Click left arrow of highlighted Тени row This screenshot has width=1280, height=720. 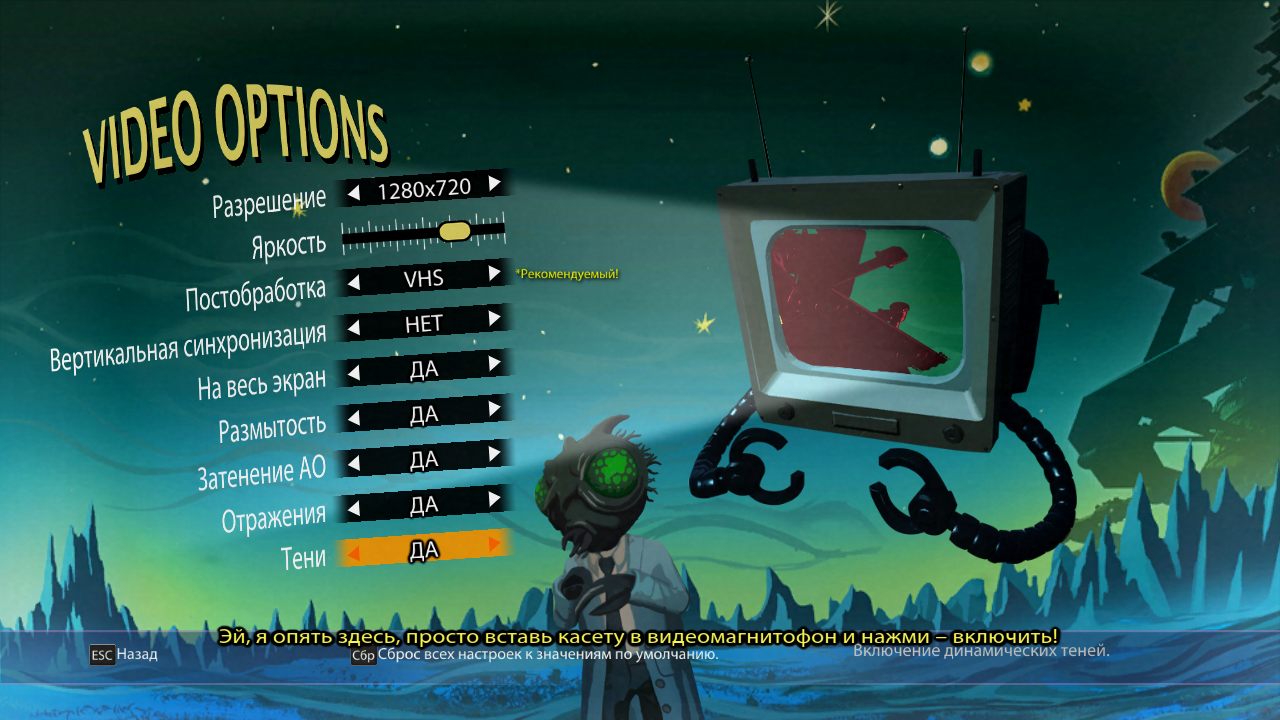[354, 553]
